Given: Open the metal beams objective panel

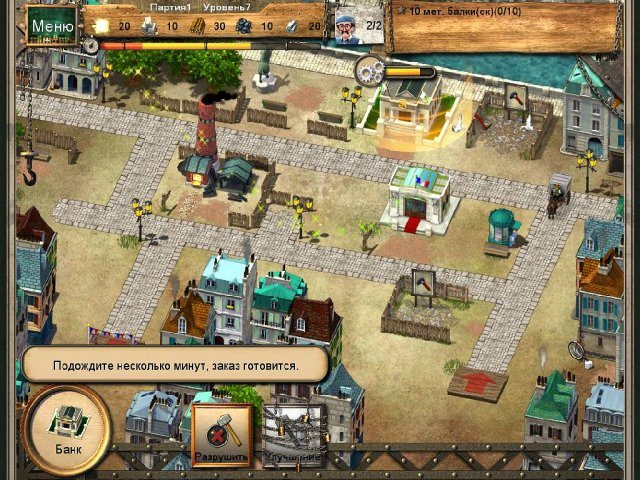Looking at the screenshot, I should click(x=500, y=24).
